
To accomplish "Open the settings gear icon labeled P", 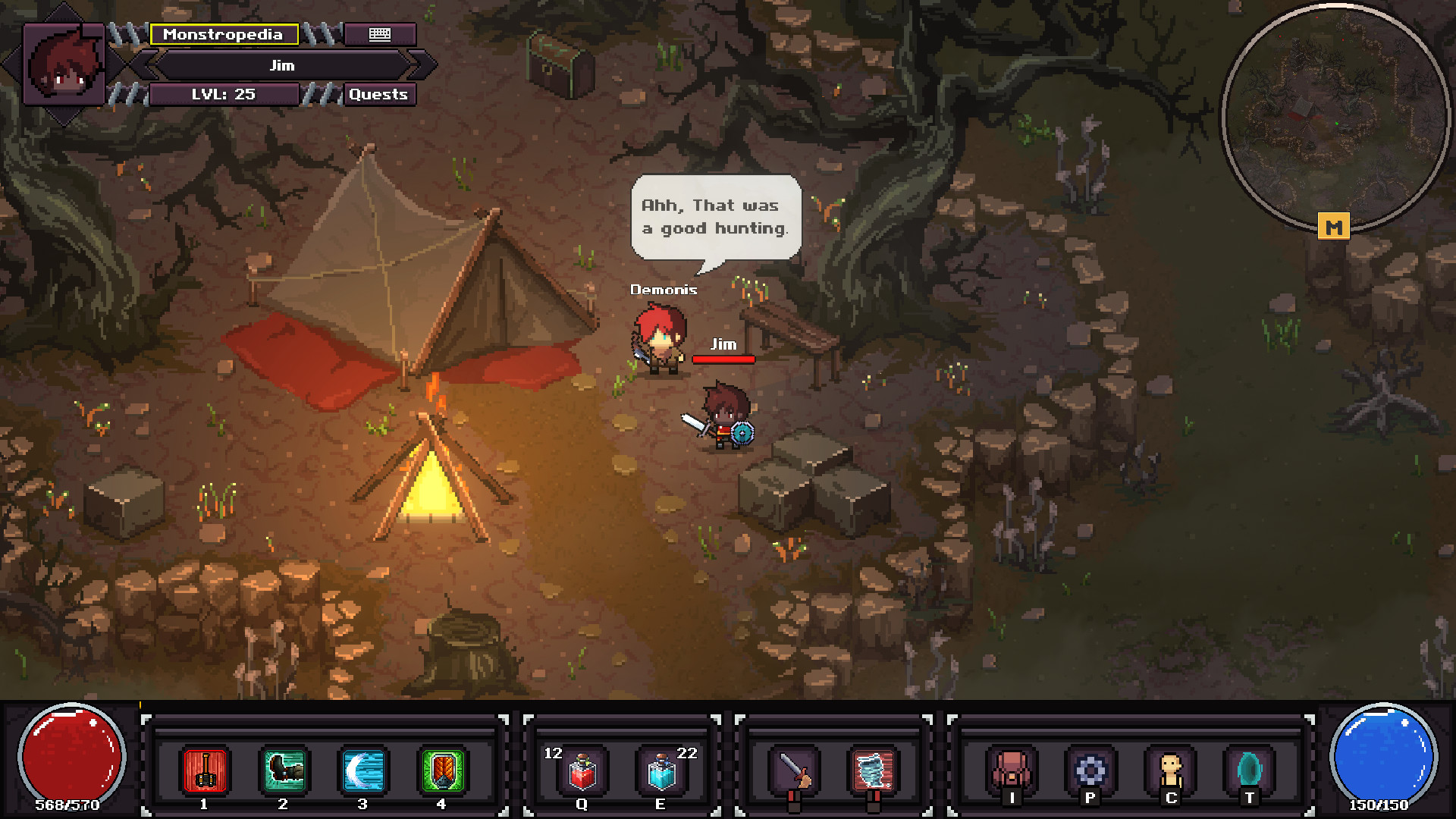I will coord(1090,769).
